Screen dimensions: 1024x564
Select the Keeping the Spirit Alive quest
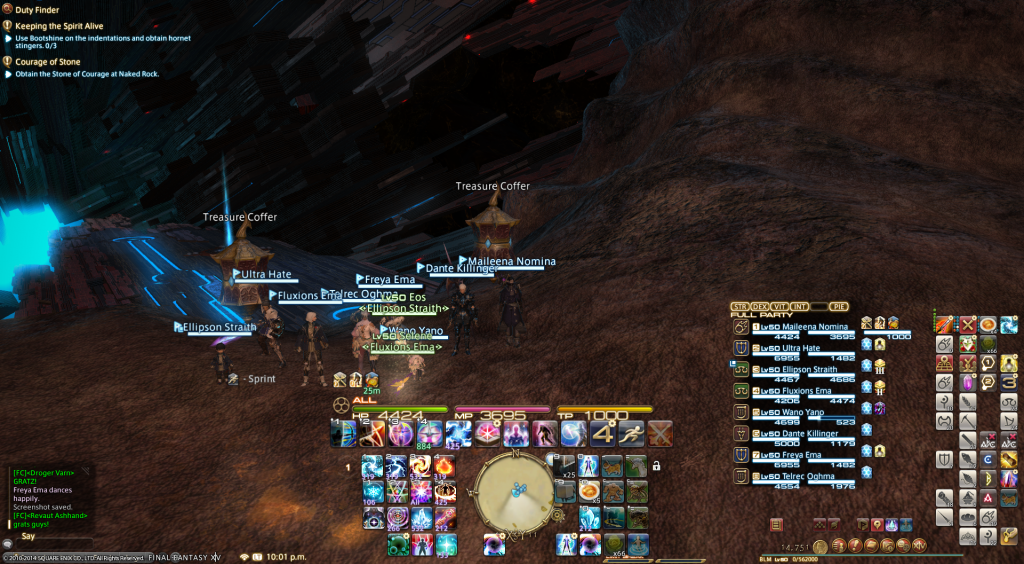tap(62, 26)
